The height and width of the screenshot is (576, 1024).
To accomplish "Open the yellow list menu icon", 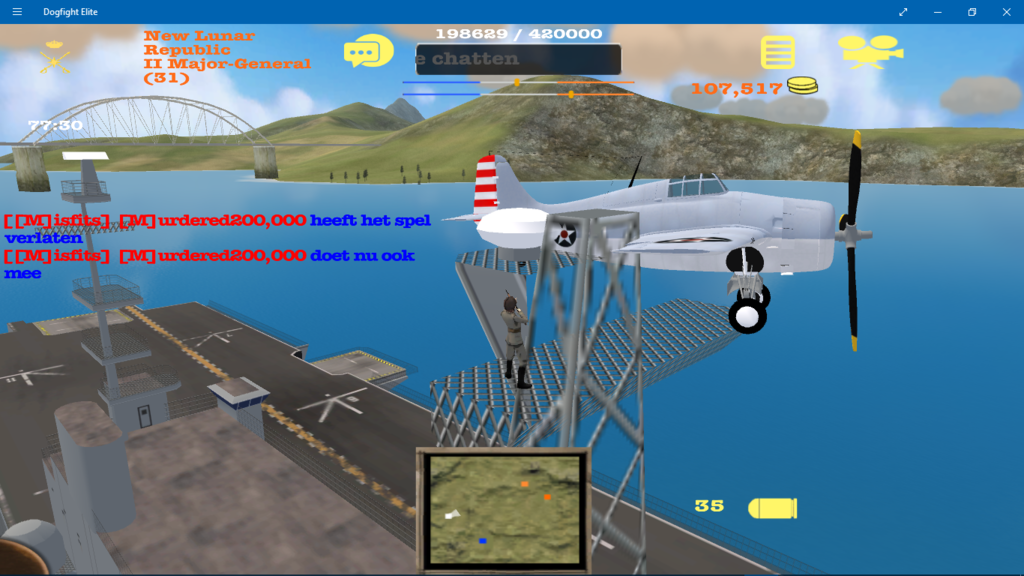I will (x=777, y=52).
